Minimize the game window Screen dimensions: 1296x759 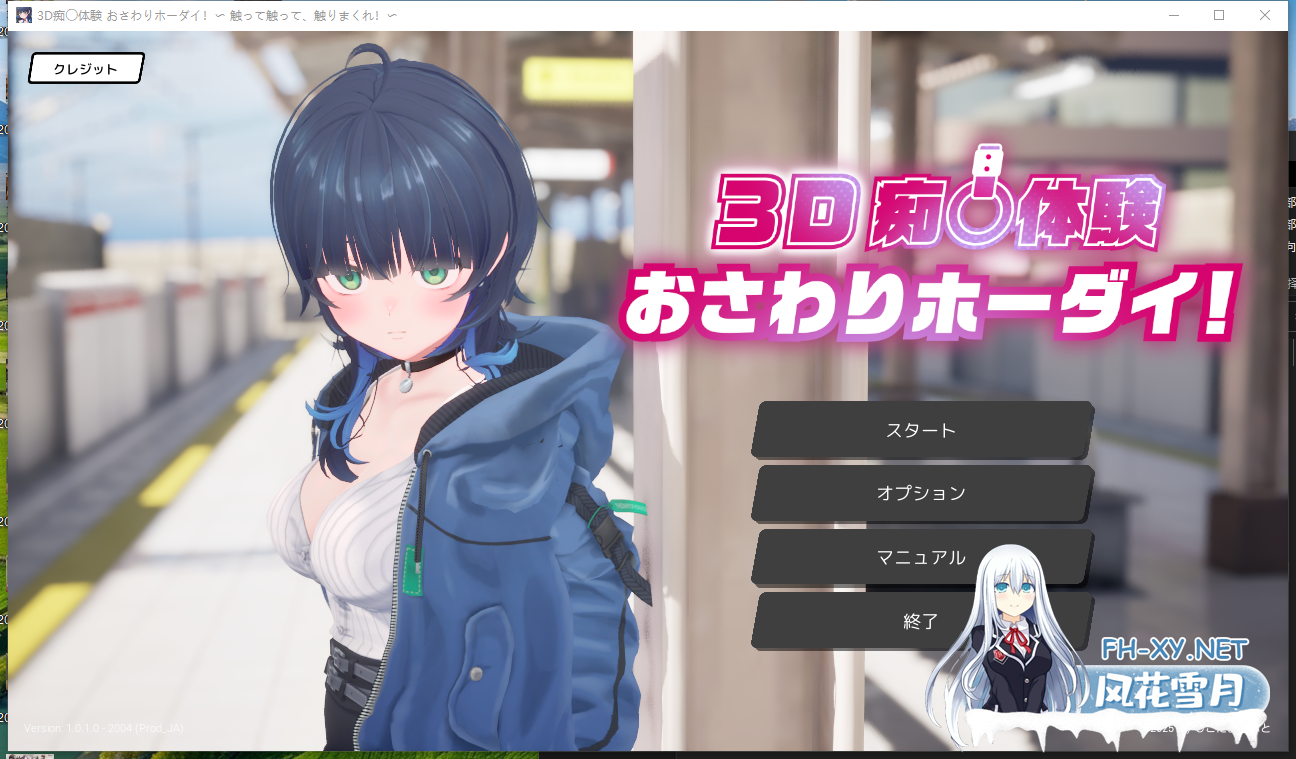coord(1173,15)
